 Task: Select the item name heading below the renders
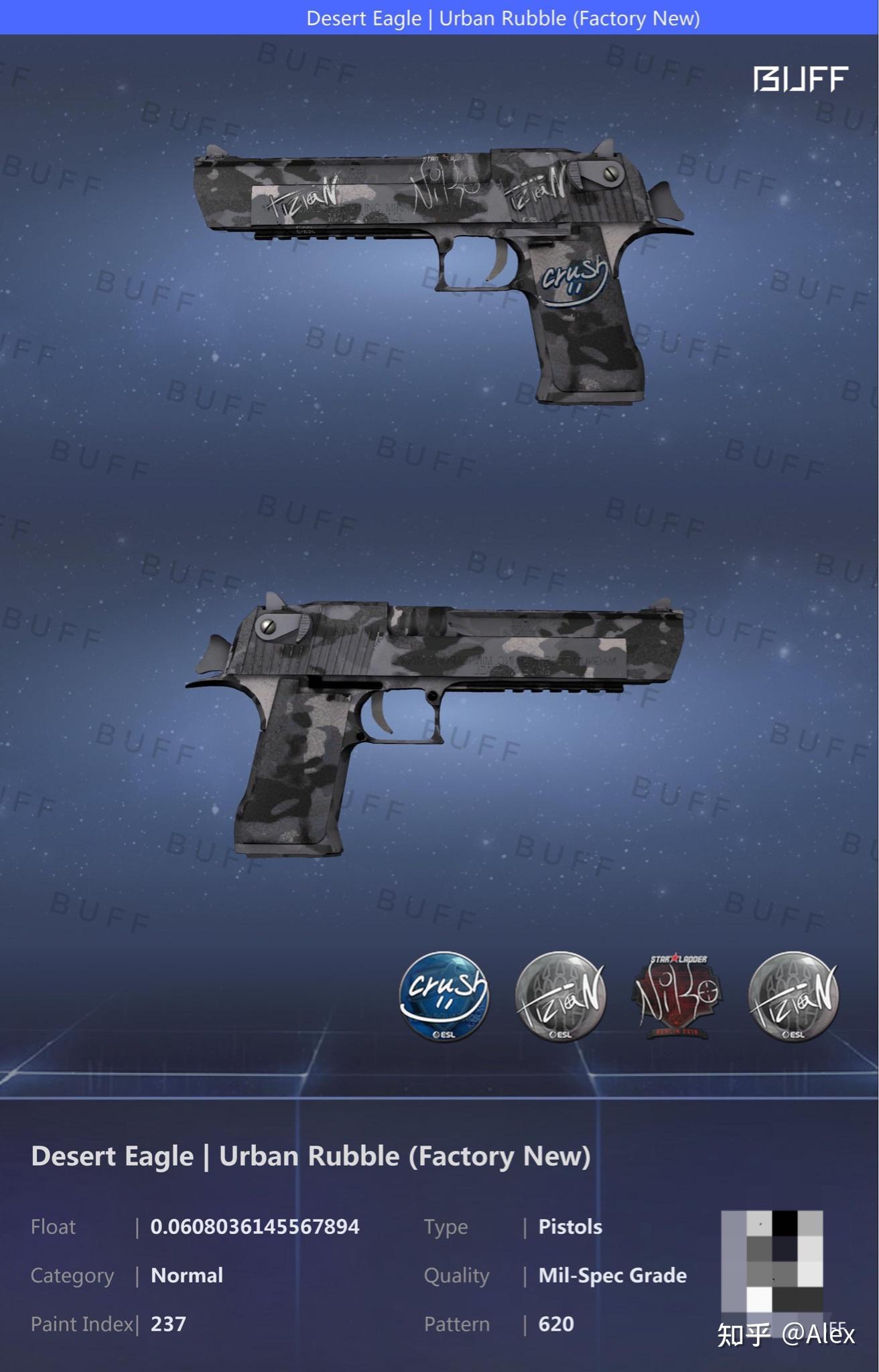click(312, 1156)
